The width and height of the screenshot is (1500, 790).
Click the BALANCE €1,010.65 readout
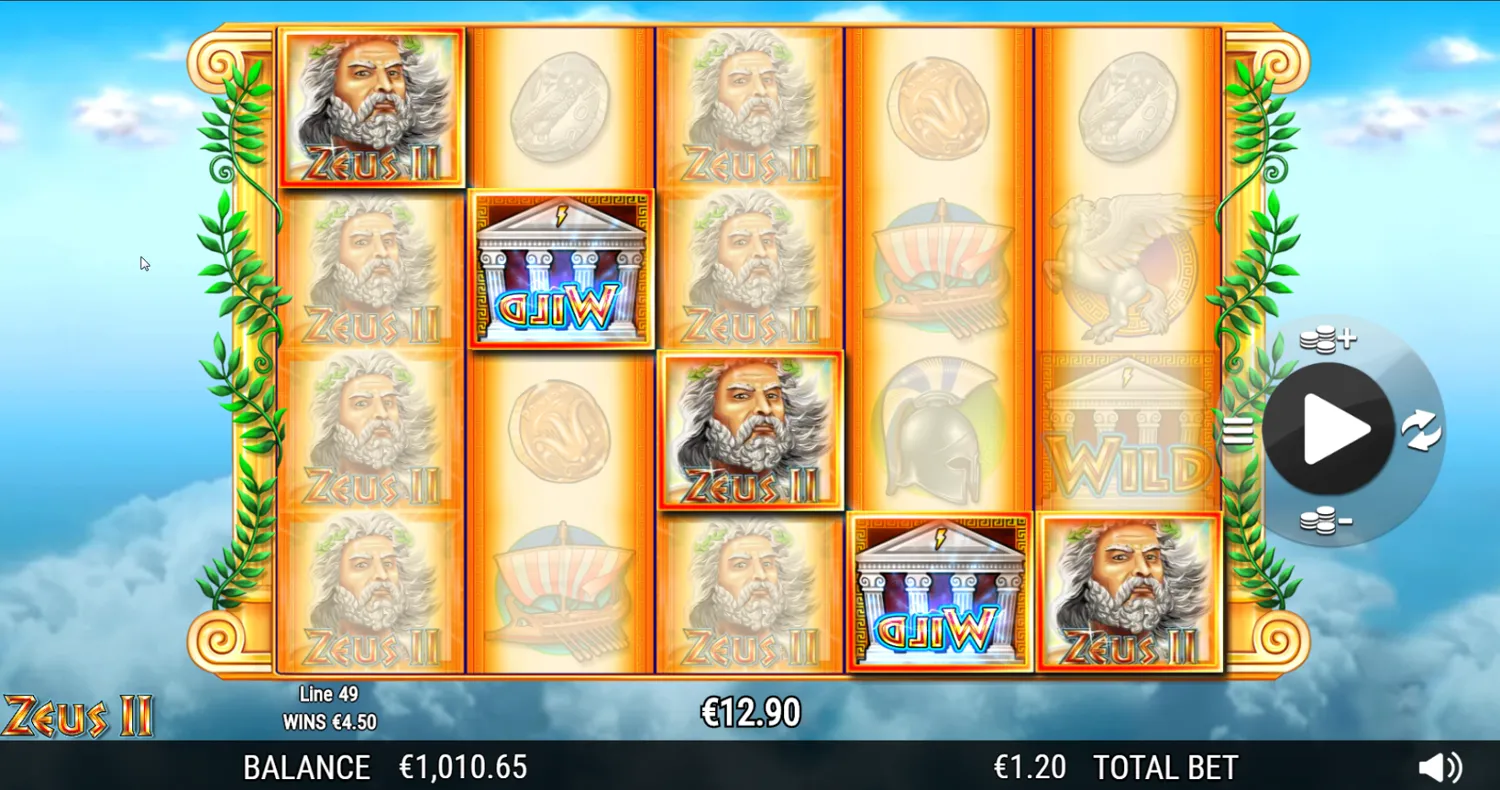click(x=385, y=767)
